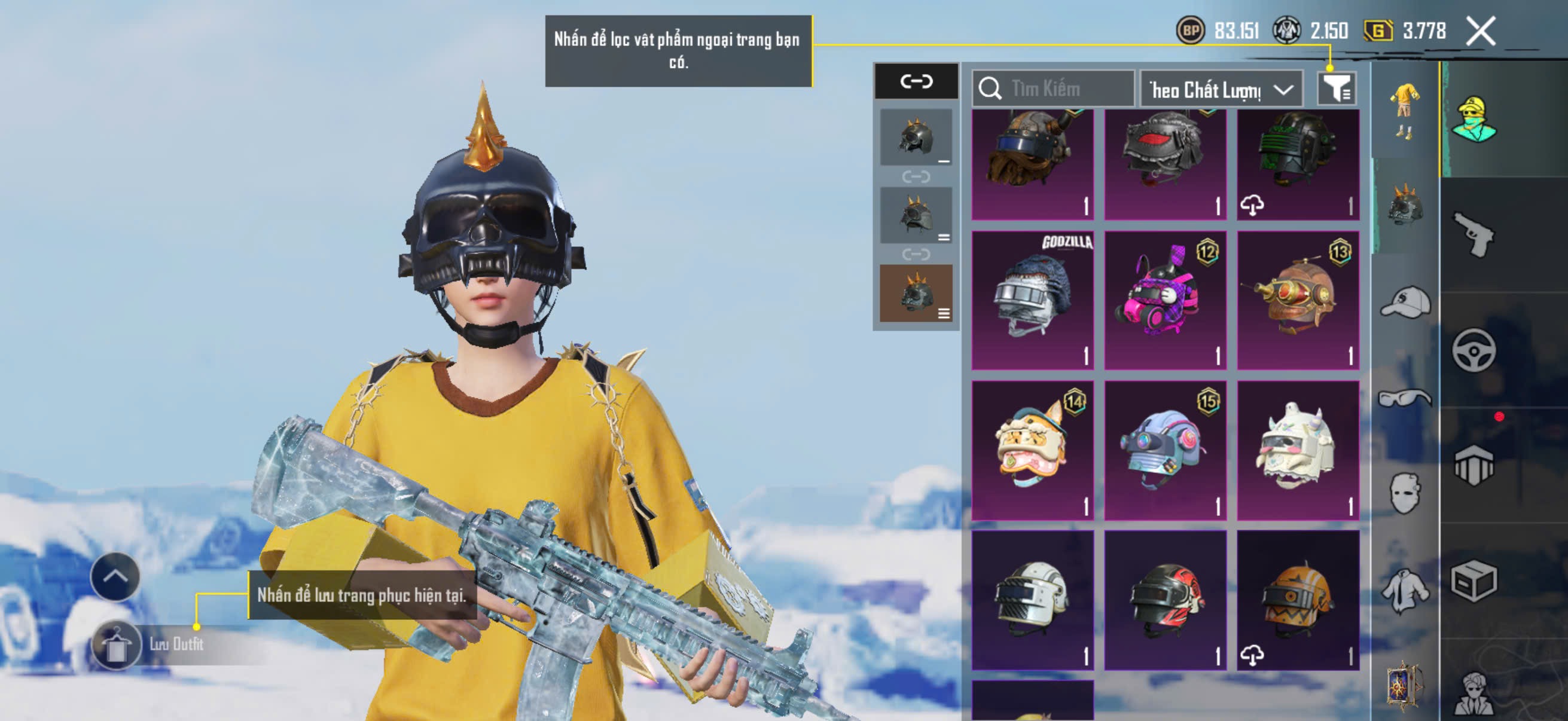Pick the lion dance helmet numbered 14
Screen dimensions: 1568x721
[1032, 450]
